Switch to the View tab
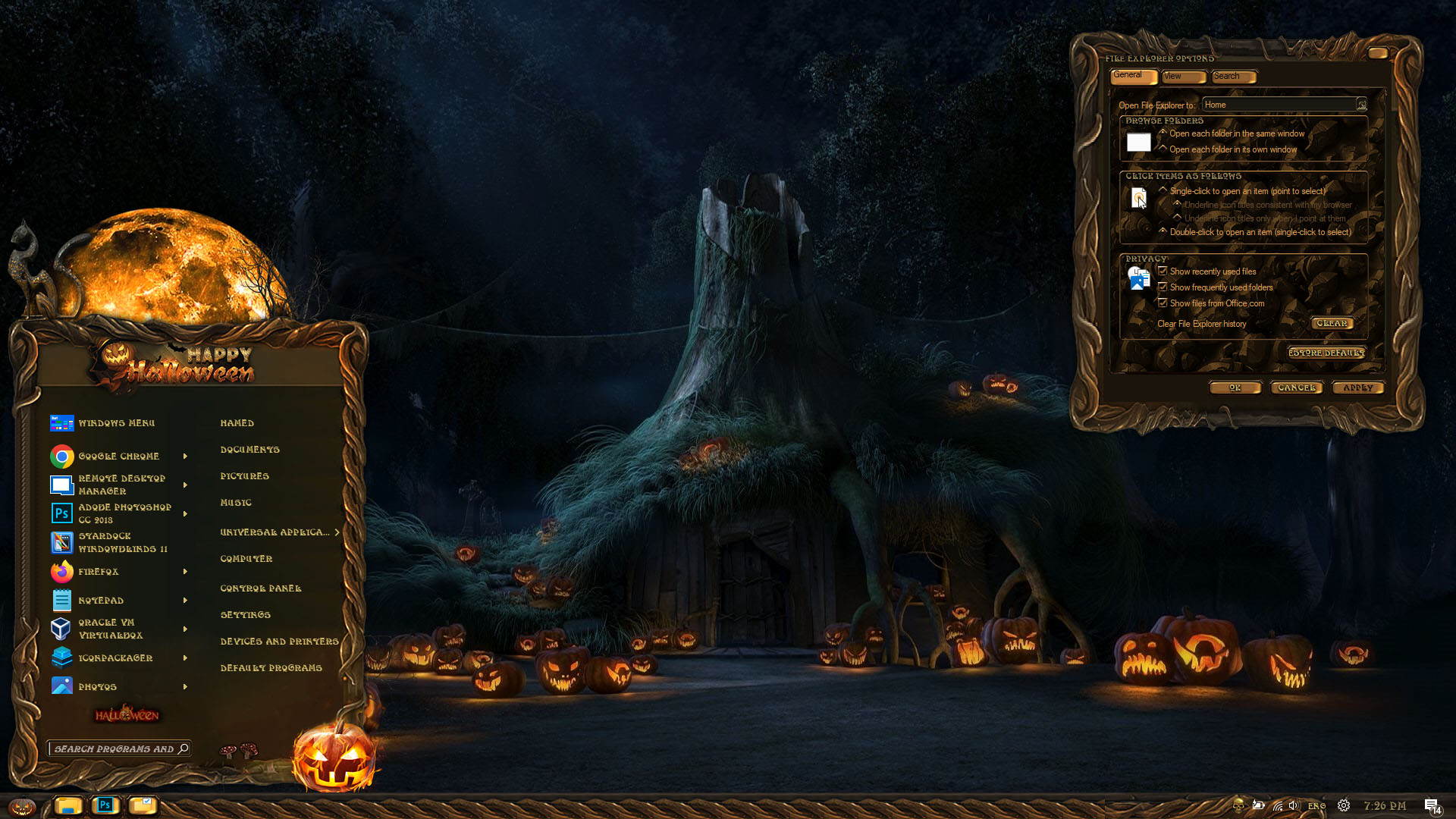 (1182, 77)
